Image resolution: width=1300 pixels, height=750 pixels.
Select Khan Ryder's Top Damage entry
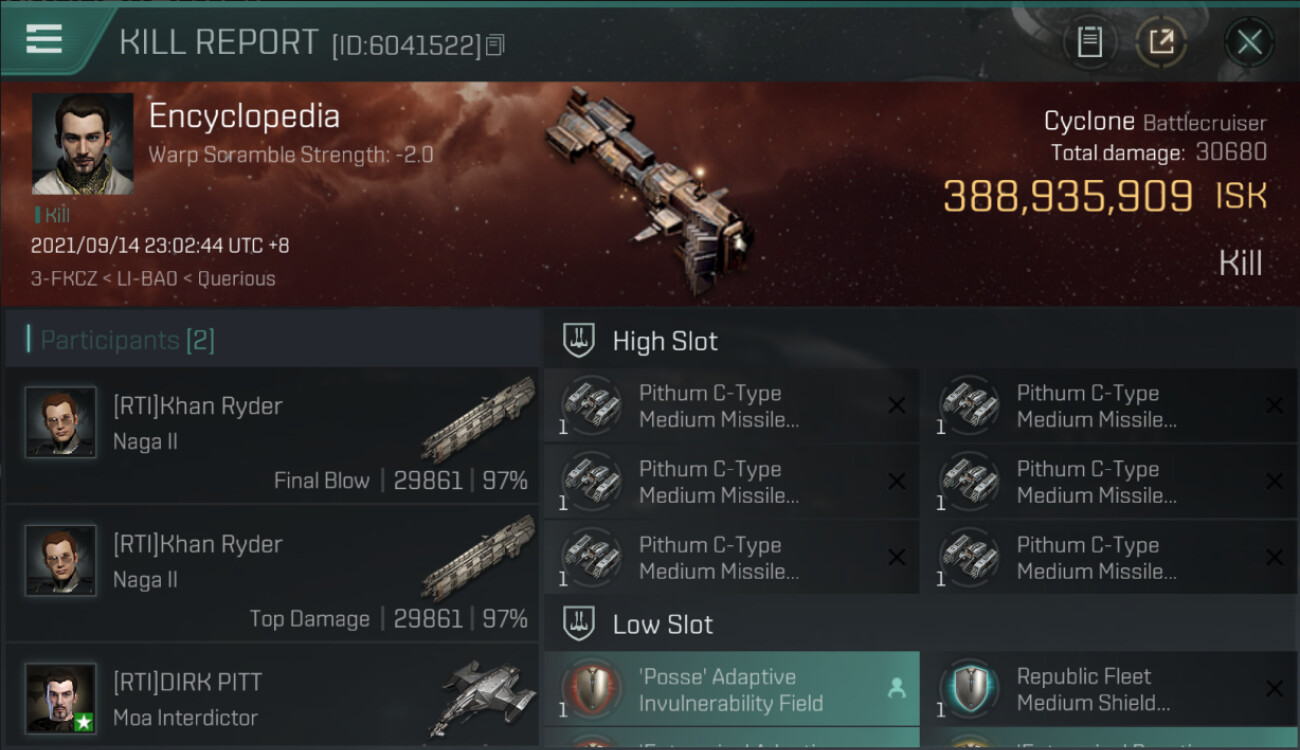272,574
